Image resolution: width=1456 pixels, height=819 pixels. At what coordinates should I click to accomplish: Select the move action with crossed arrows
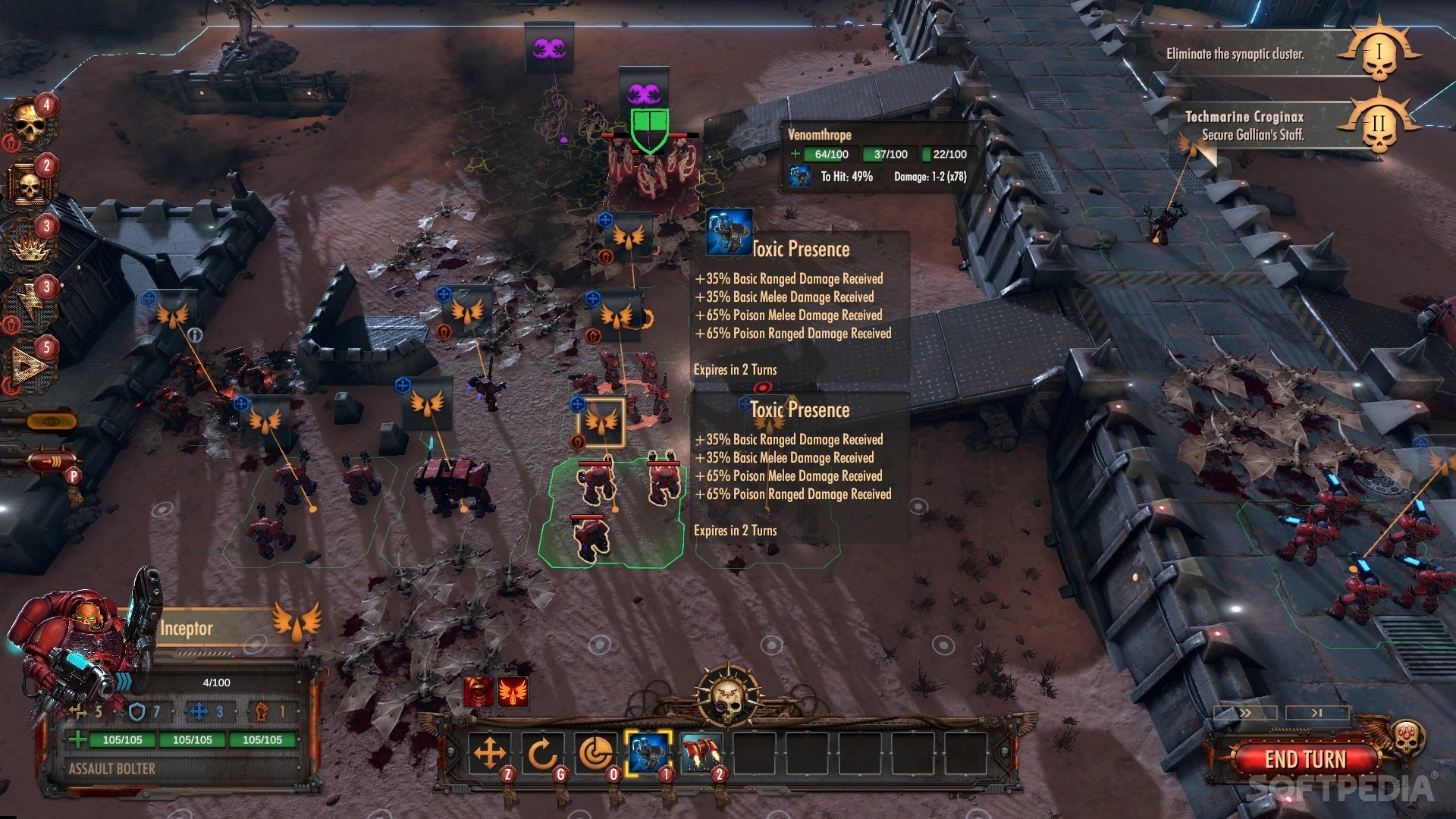[490, 754]
